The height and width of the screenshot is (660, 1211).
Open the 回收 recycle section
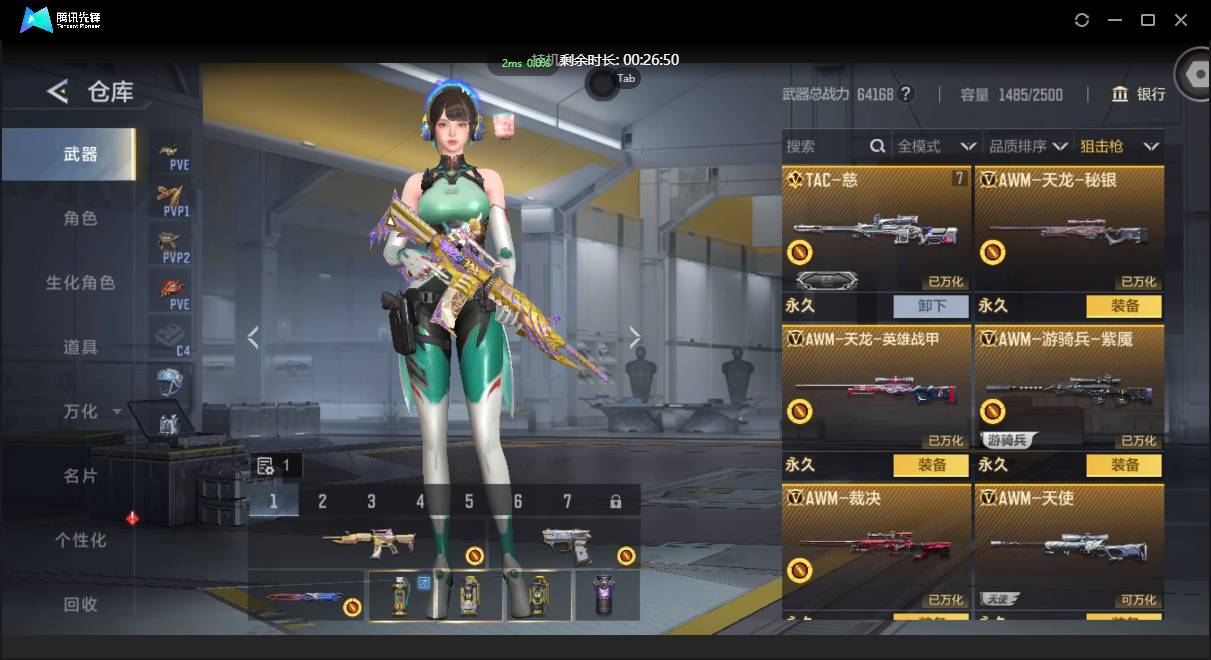80,604
